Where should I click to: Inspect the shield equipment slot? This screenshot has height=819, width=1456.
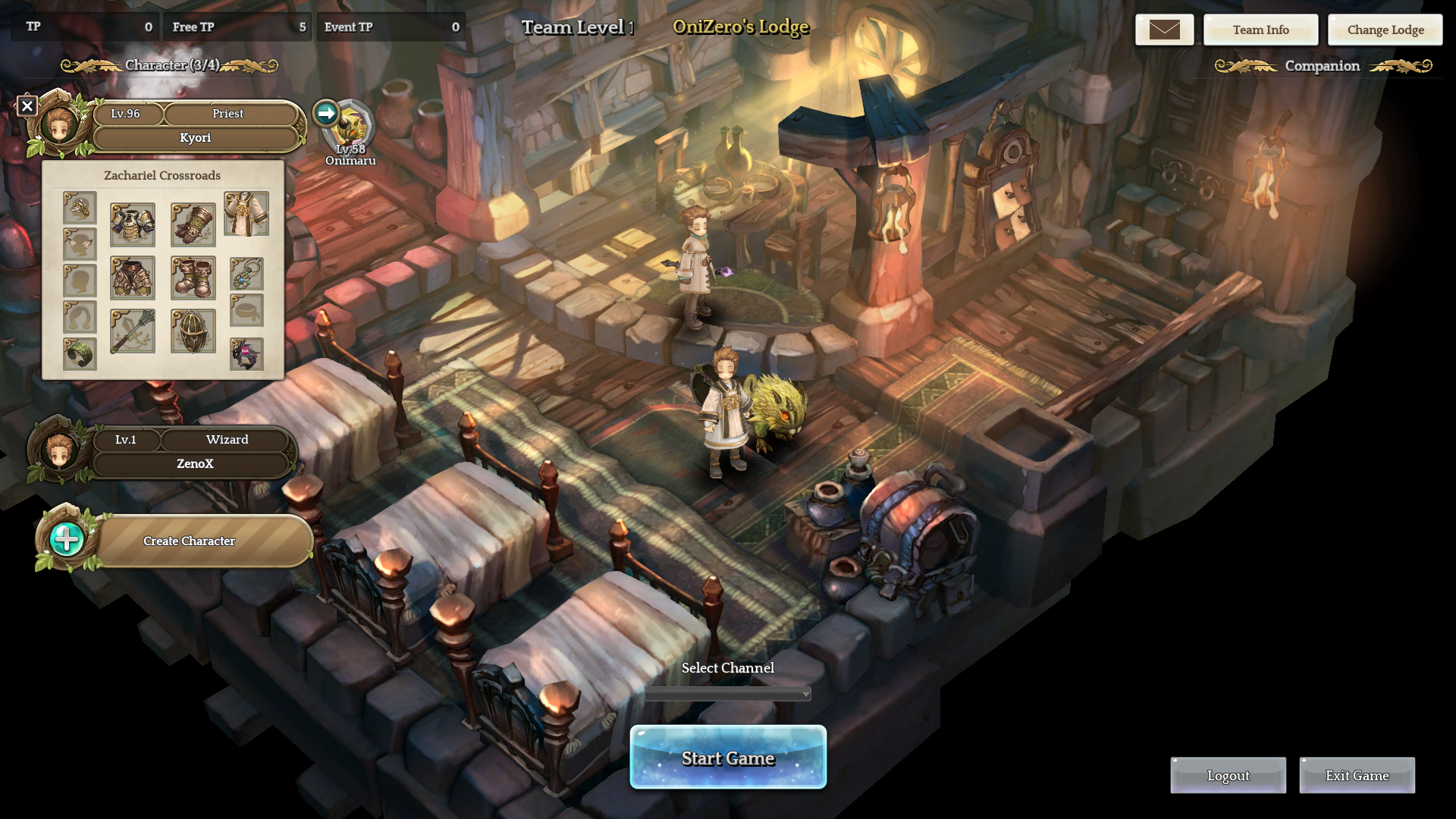193,331
